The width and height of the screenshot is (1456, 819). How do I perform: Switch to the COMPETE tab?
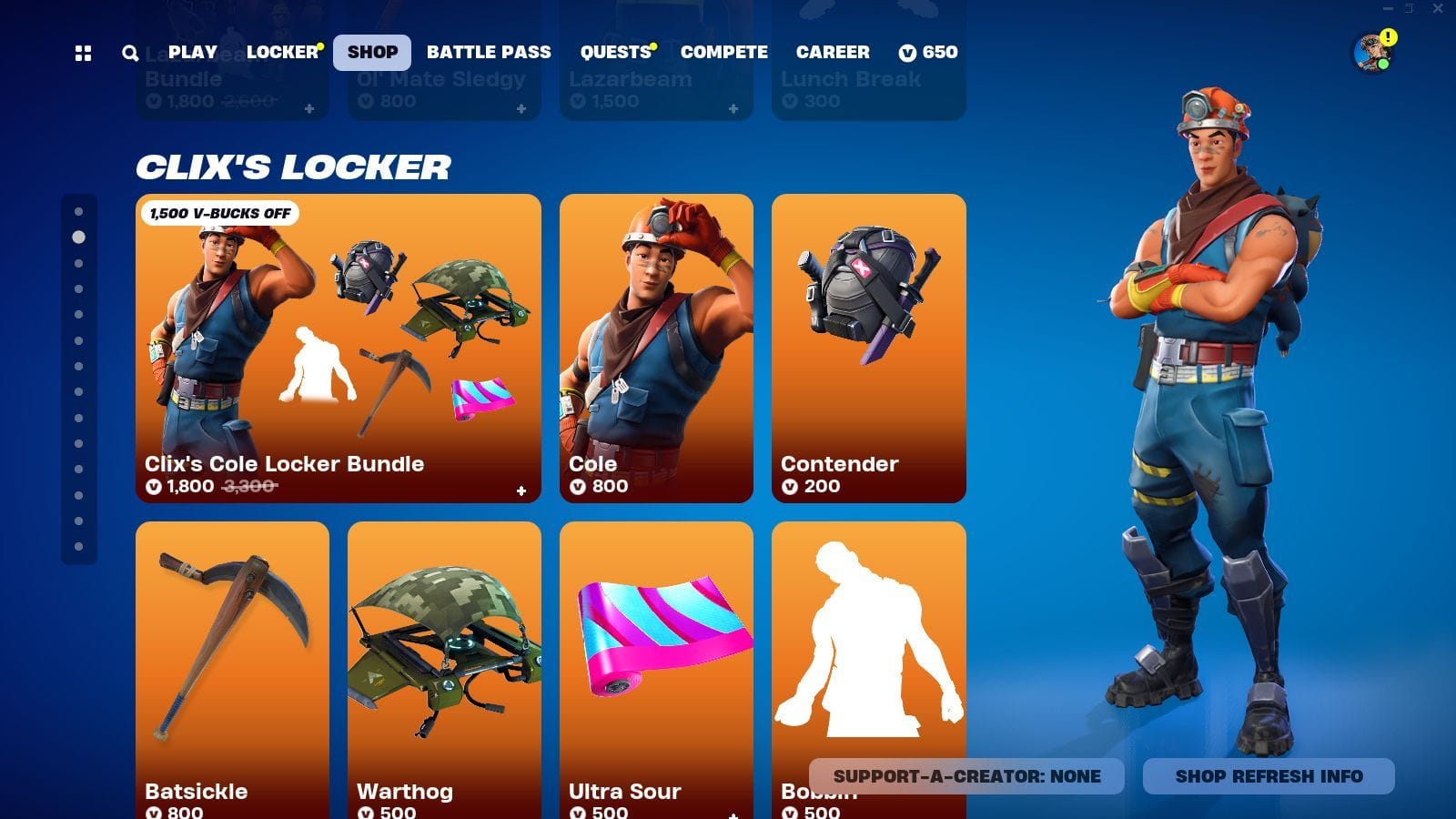[723, 52]
